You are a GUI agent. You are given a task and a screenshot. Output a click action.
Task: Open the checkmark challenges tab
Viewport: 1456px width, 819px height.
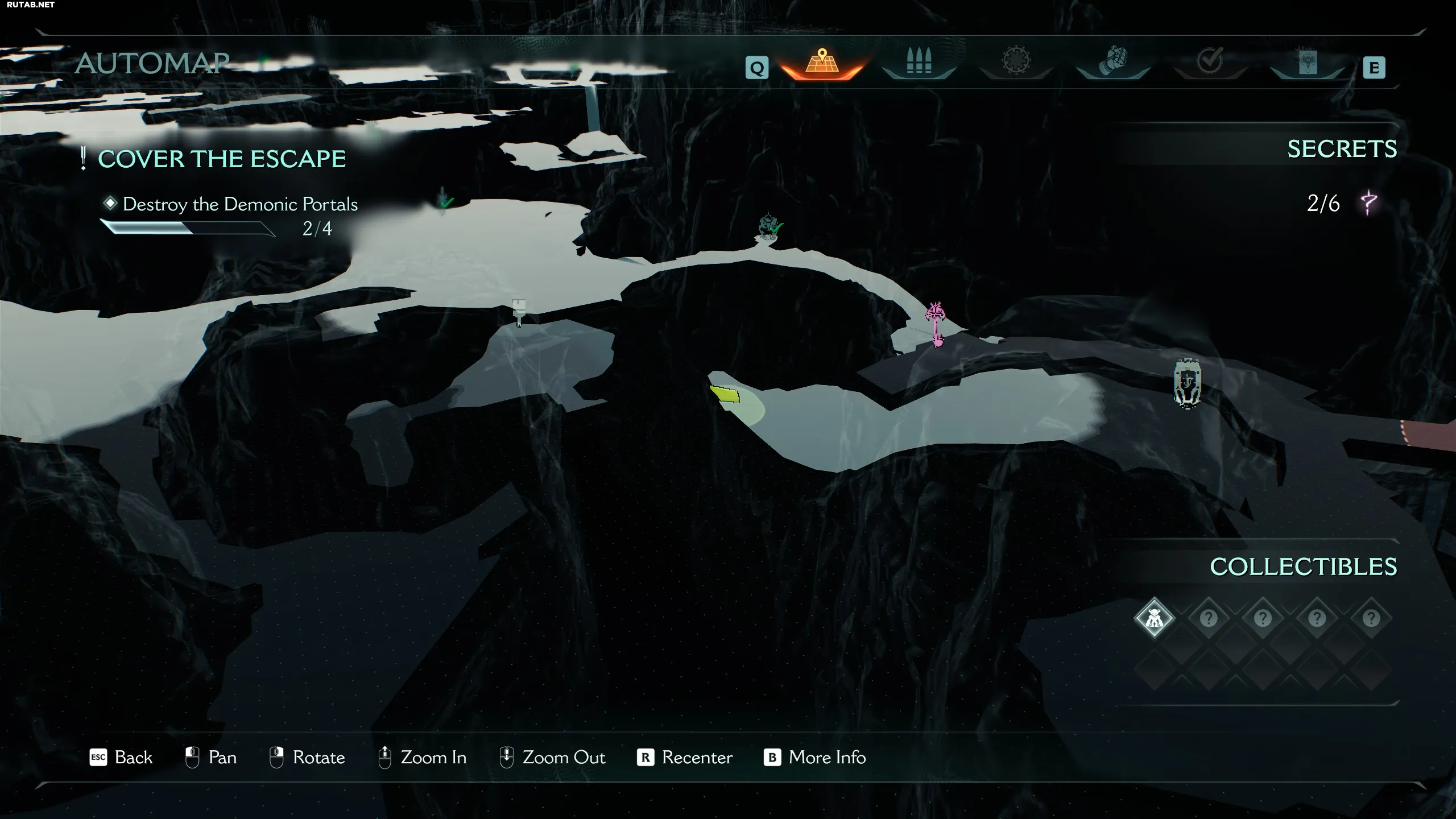tap(1210, 63)
